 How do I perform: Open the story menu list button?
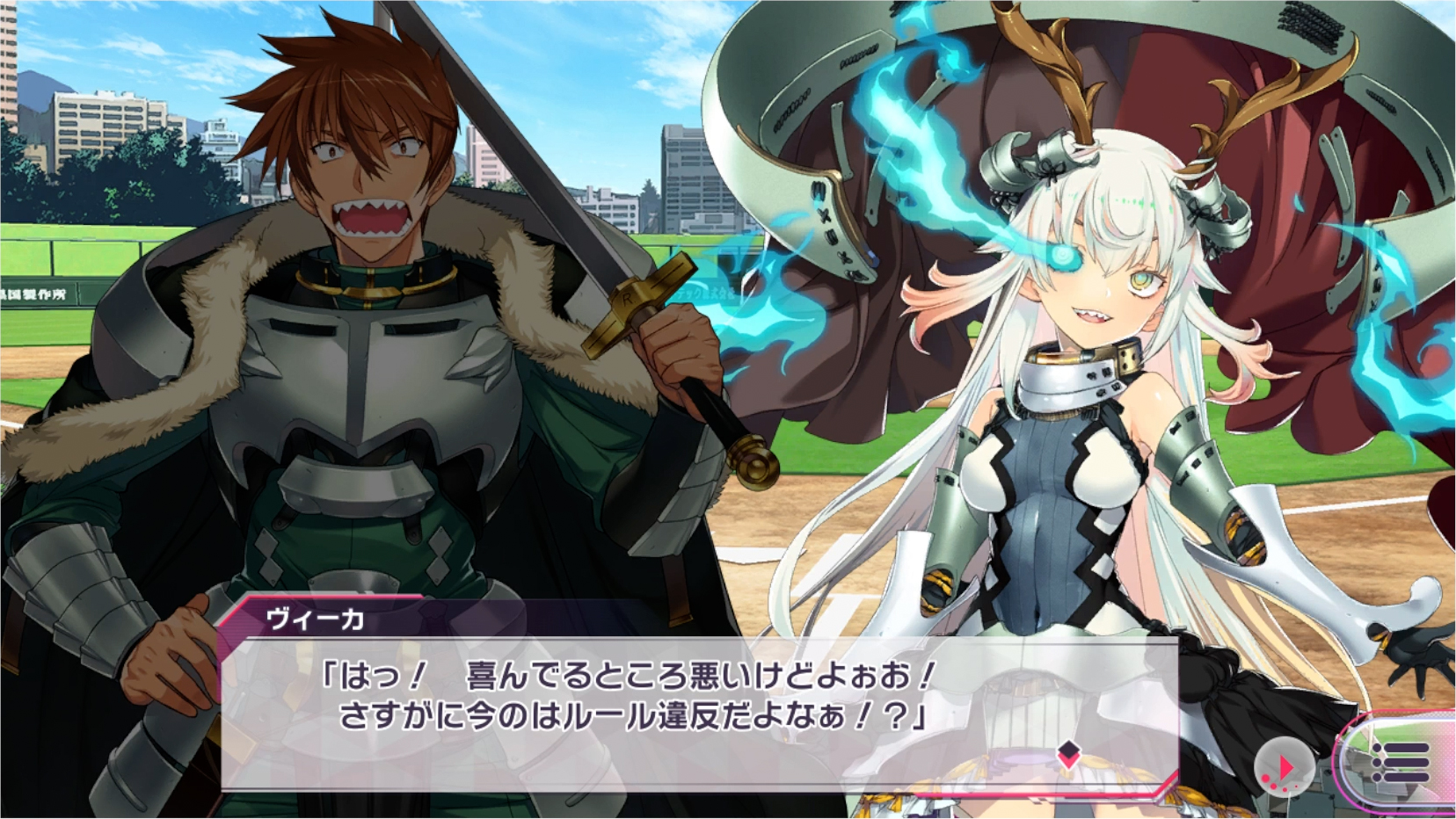pyautogui.click(x=1400, y=762)
